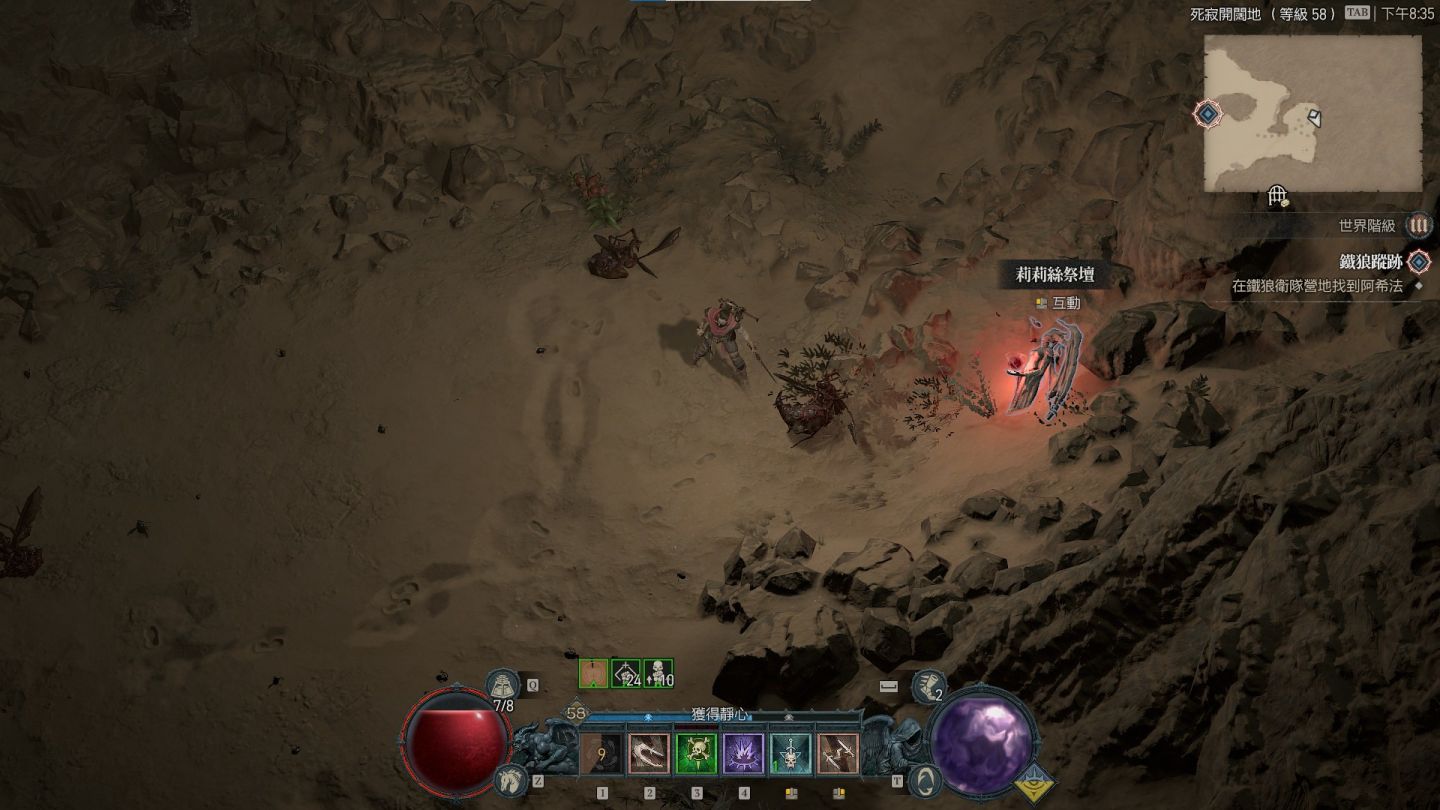Click the quest marker on the minimap's left edge
Image resolution: width=1440 pixels, height=810 pixels.
(x=1208, y=114)
